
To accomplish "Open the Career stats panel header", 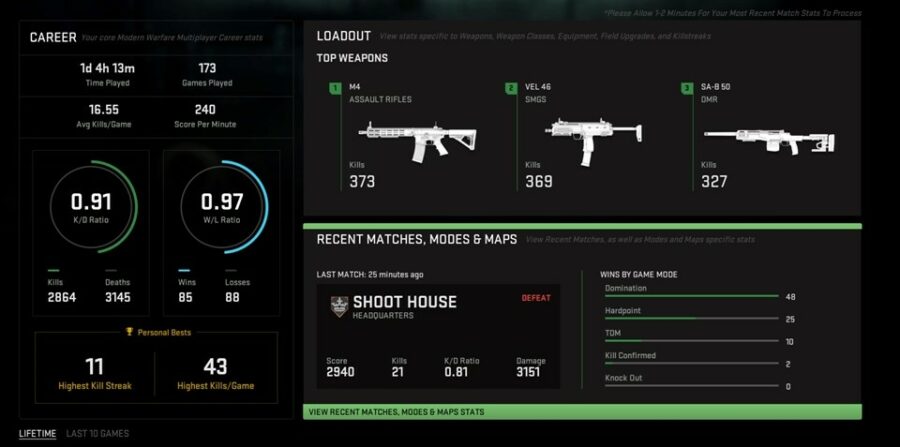I will click(x=53, y=38).
